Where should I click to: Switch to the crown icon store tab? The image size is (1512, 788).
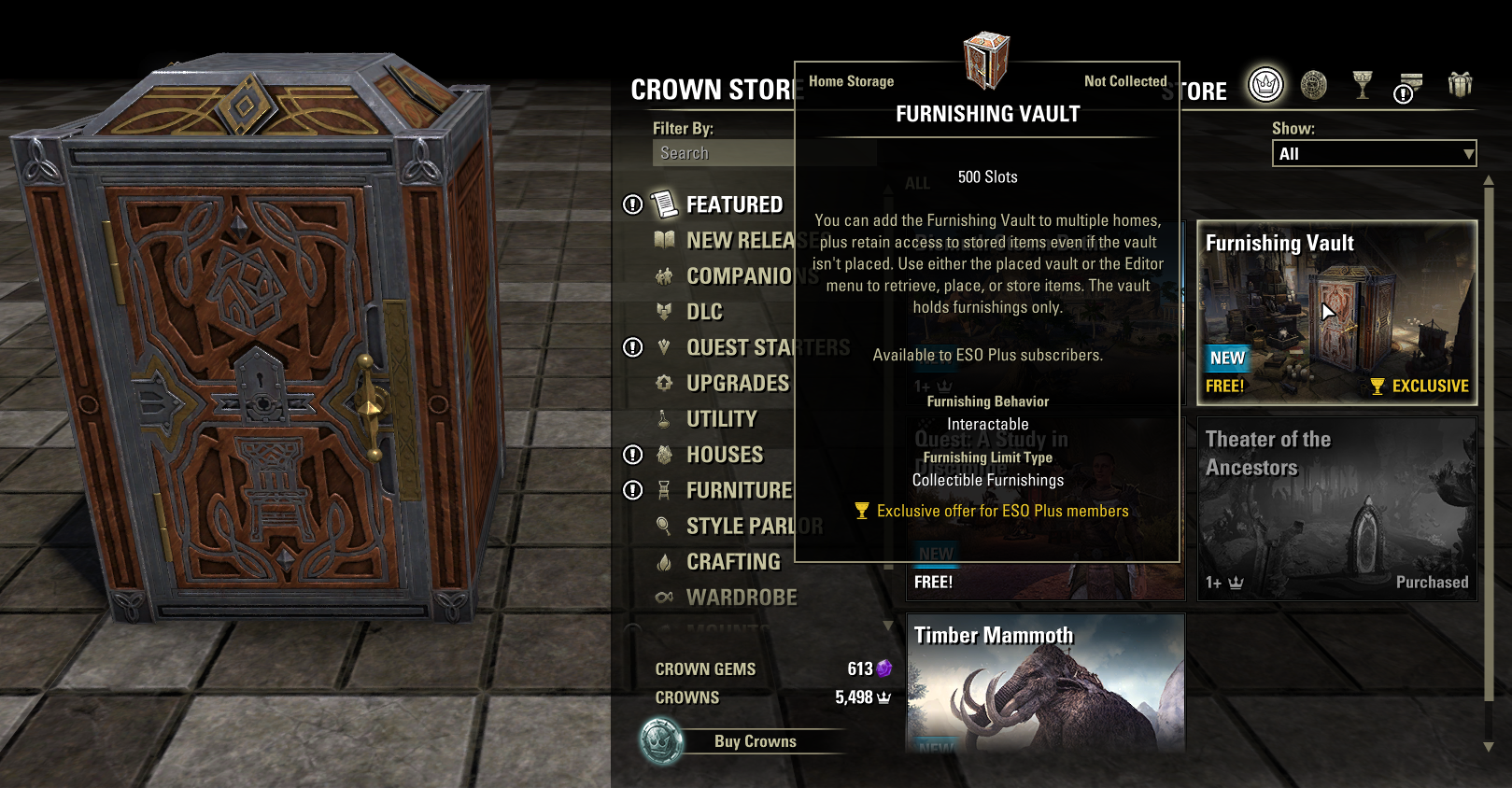coord(1265,85)
